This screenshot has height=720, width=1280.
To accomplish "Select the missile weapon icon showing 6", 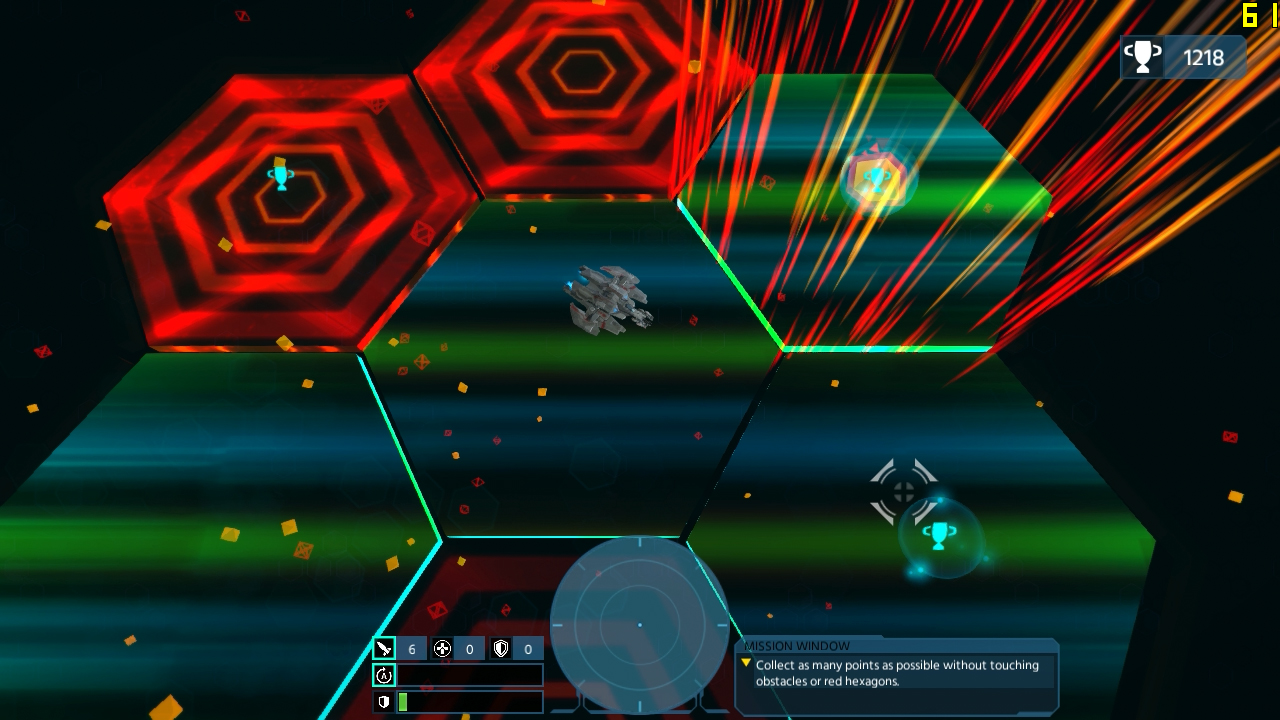I will tap(386, 647).
